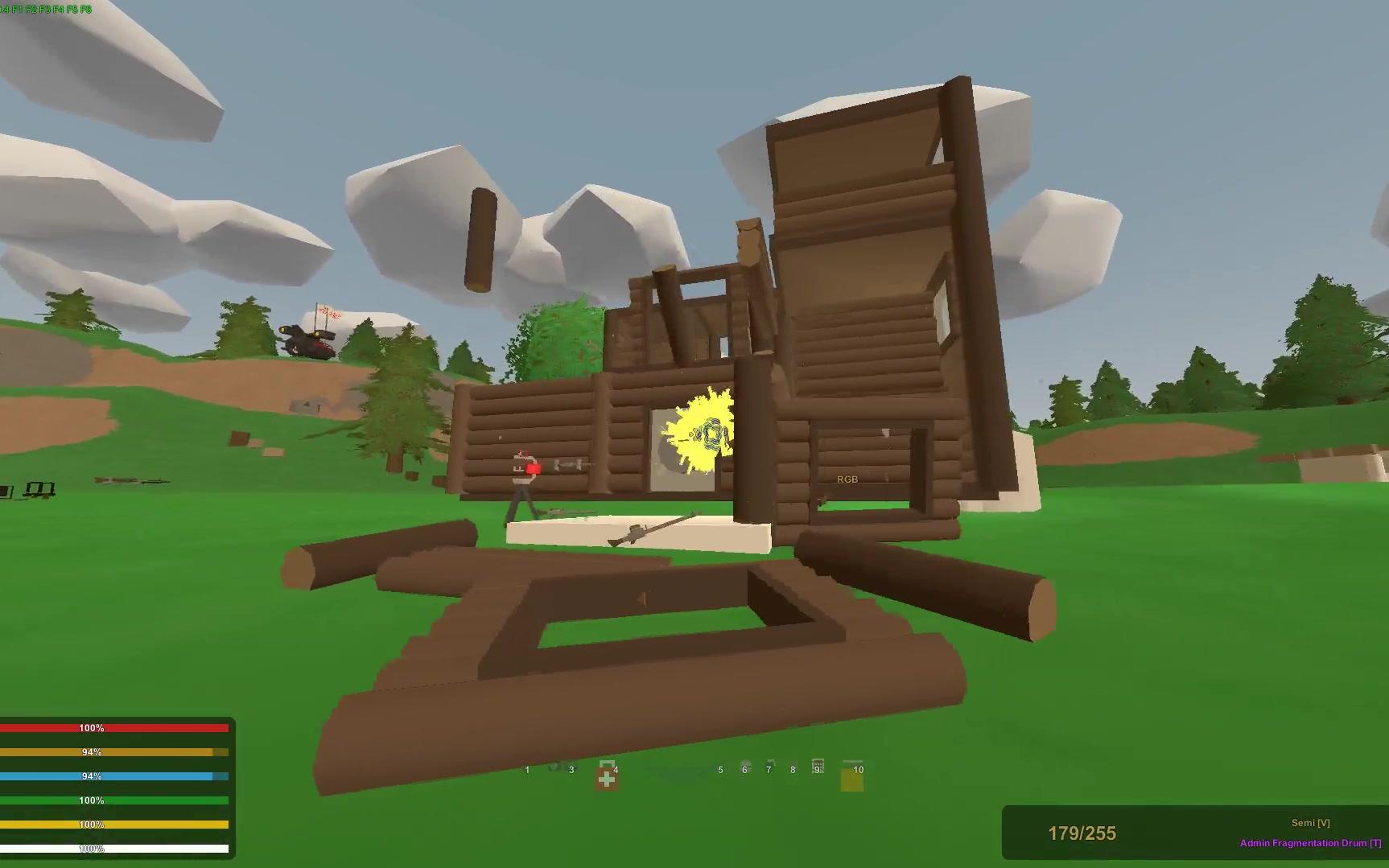Image resolution: width=1389 pixels, height=868 pixels.
Task: Select the grenade icon in hotbar slot 7
Action: (769, 767)
